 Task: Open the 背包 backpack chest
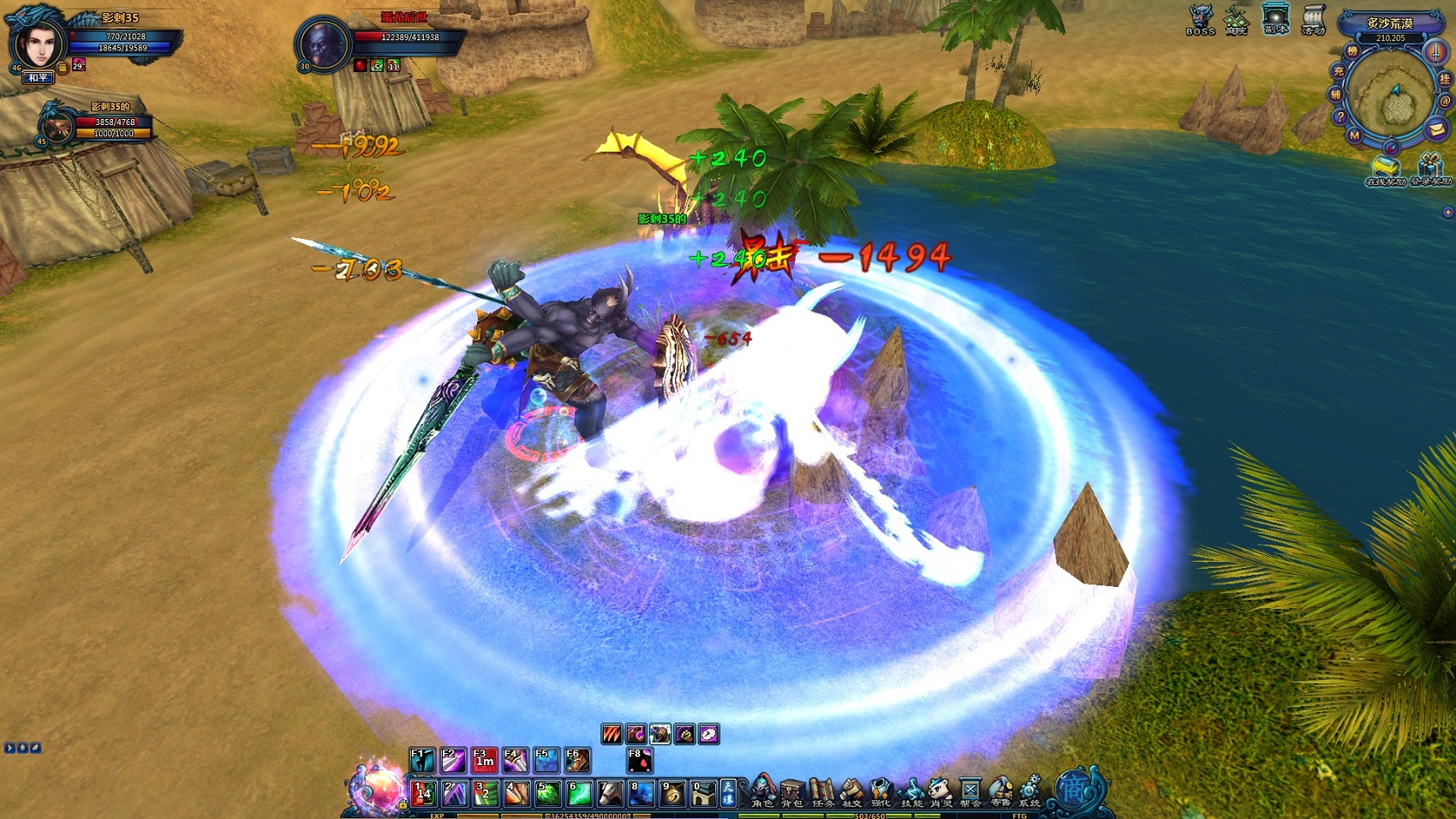tap(792, 791)
